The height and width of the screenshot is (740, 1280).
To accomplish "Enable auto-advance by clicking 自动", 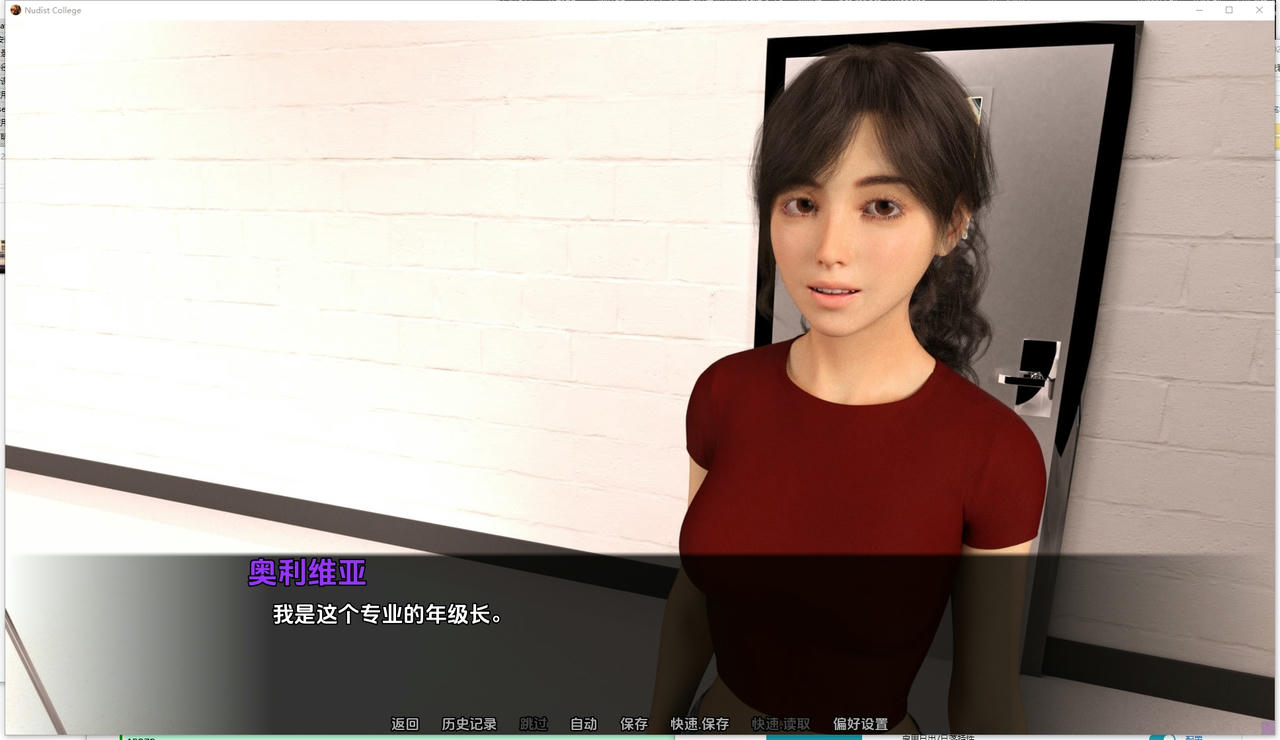I will pyautogui.click(x=583, y=723).
